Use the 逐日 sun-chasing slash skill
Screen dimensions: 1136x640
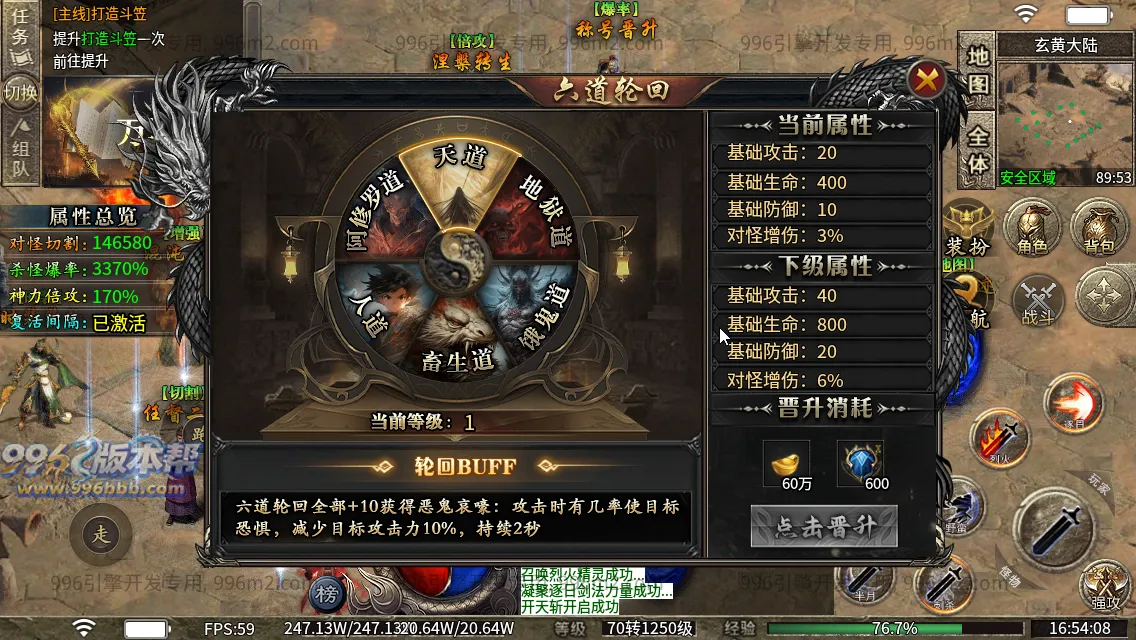[x=1073, y=404]
